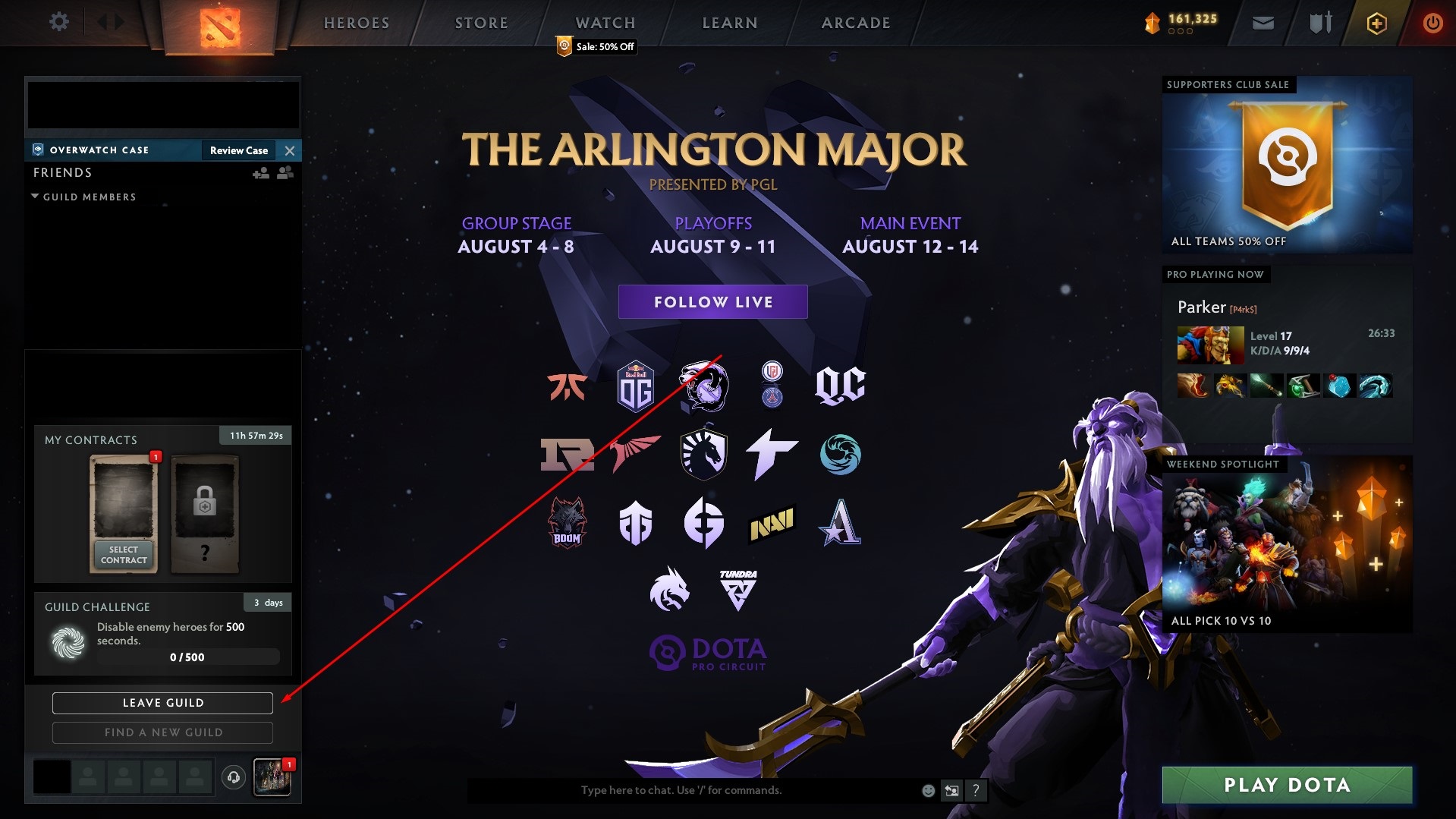1456x819 pixels.
Task: Open the Learn menu
Action: (x=730, y=23)
